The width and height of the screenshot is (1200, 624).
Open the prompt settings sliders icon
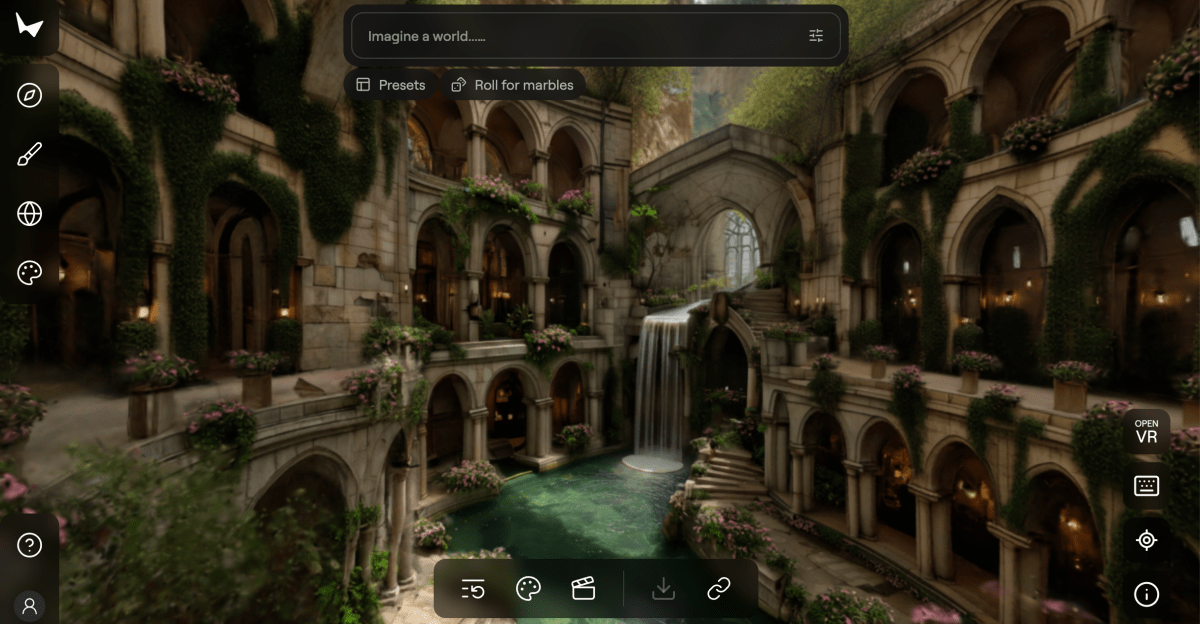point(816,36)
